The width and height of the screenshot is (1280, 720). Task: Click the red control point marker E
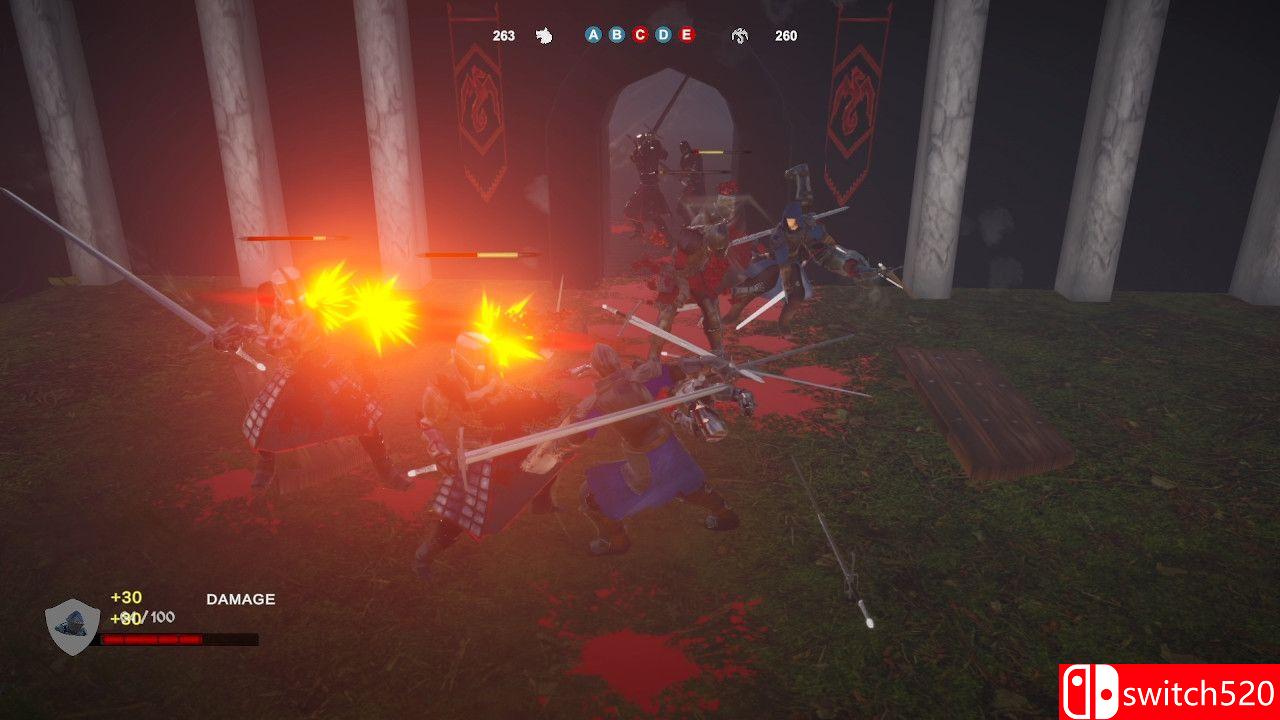click(x=685, y=35)
